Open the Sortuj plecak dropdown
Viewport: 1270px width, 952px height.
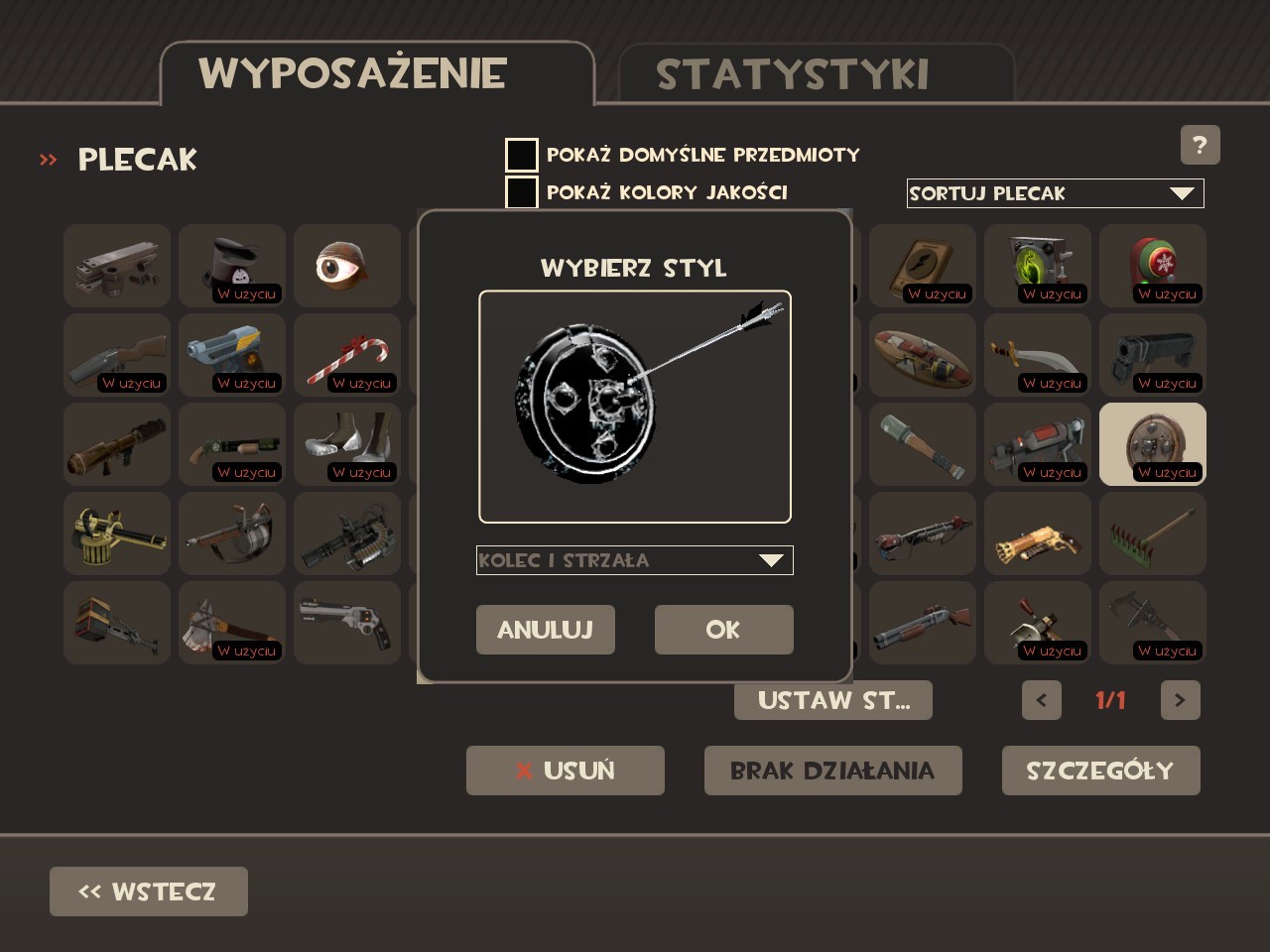click(1055, 193)
